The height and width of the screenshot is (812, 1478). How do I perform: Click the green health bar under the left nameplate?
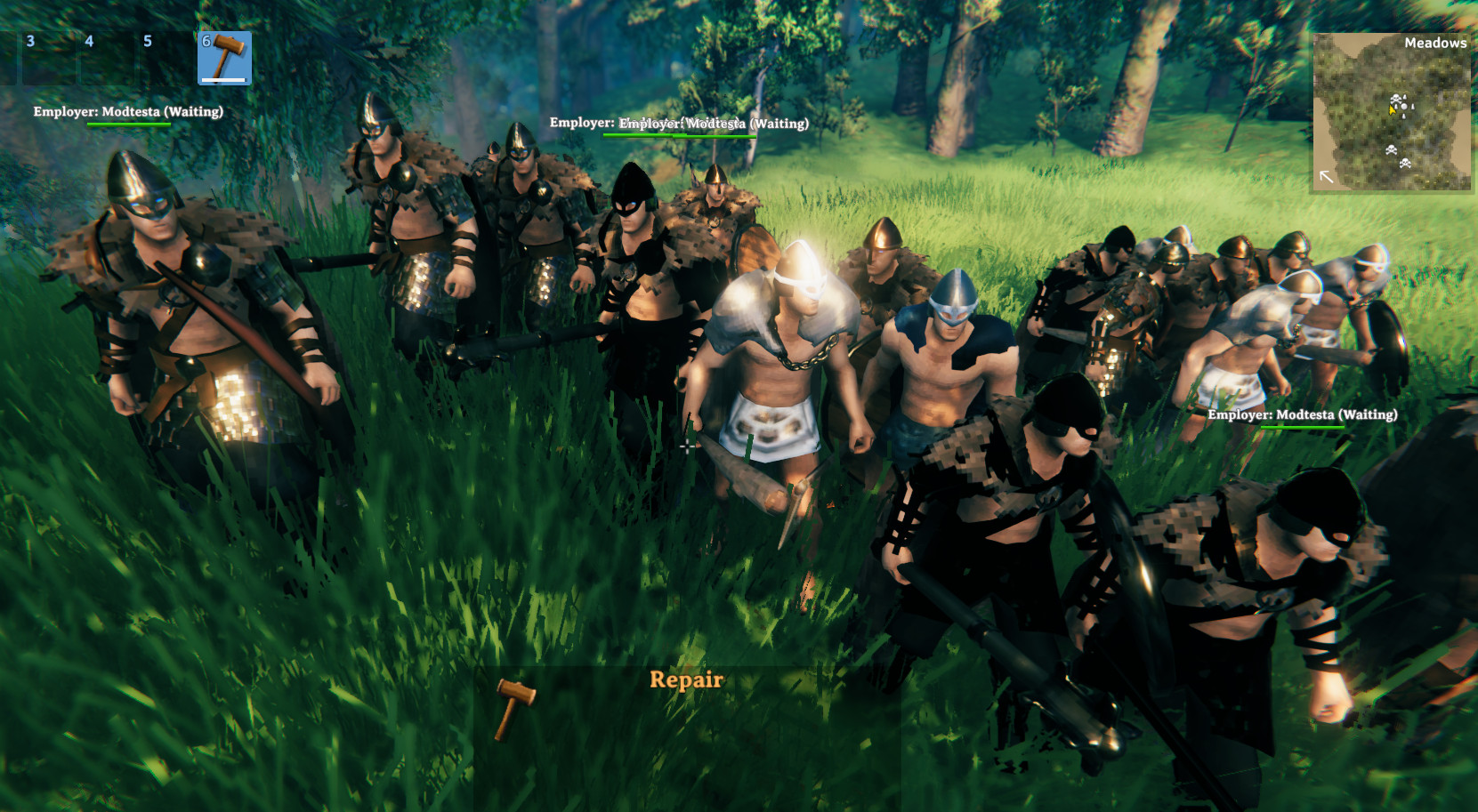pos(128,125)
